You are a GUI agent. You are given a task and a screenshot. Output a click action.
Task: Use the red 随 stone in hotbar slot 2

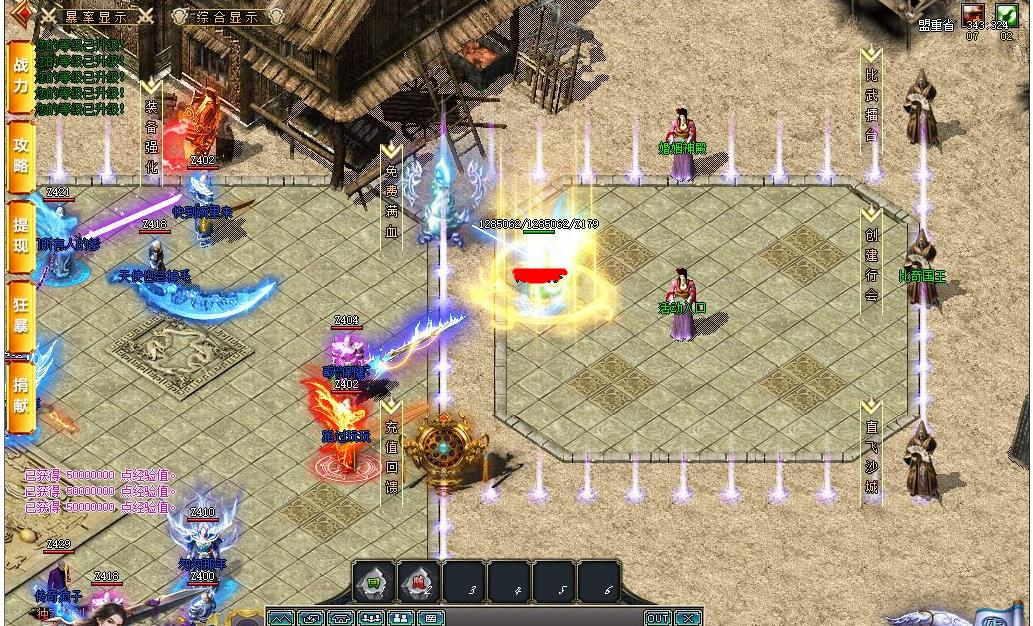(419, 582)
